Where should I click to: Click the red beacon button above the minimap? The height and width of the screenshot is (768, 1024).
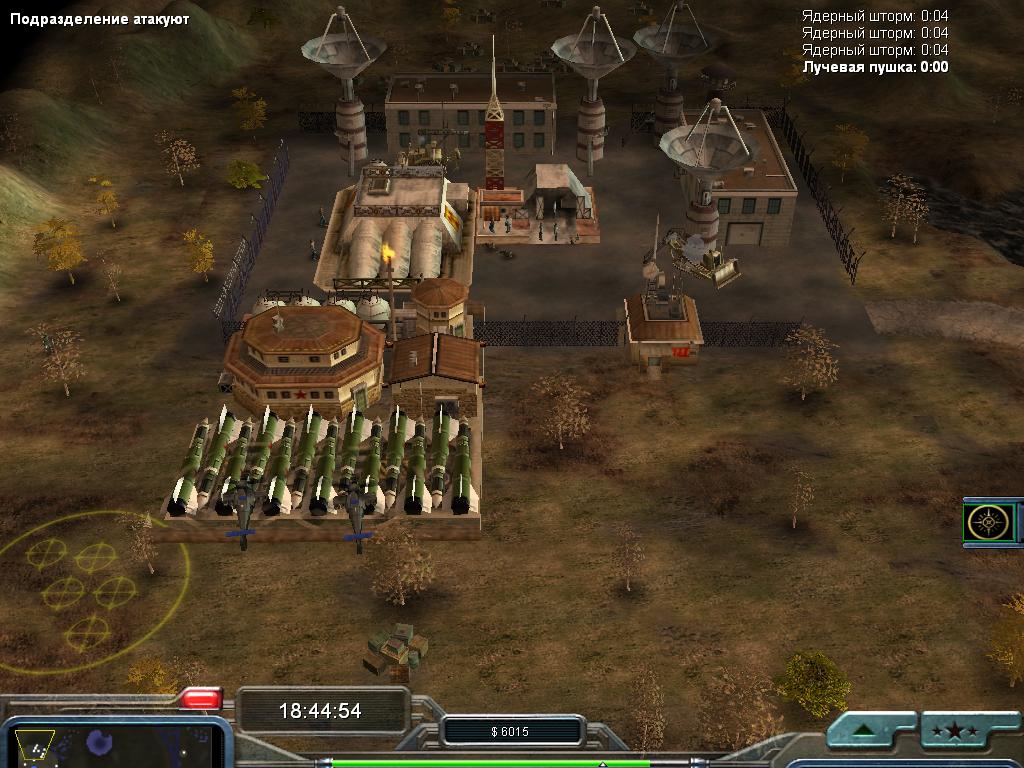[x=201, y=698]
